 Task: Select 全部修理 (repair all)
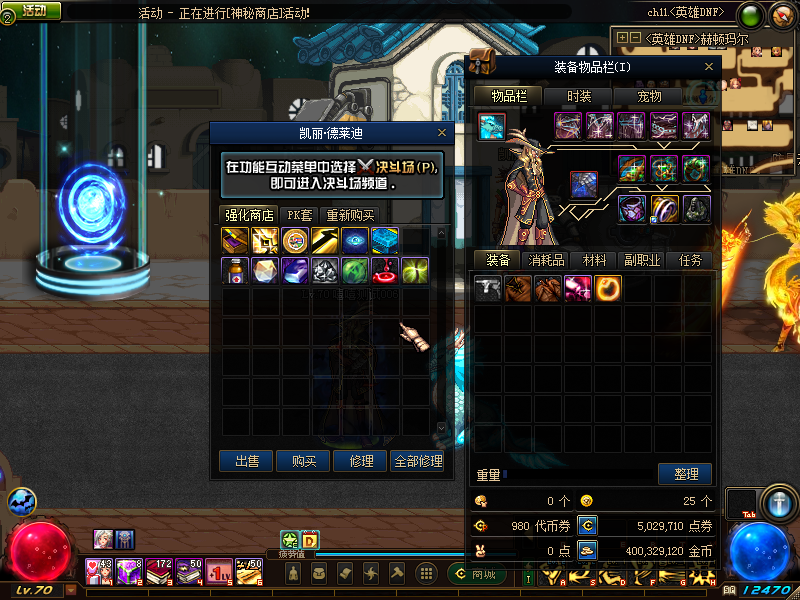[x=418, y=461]
